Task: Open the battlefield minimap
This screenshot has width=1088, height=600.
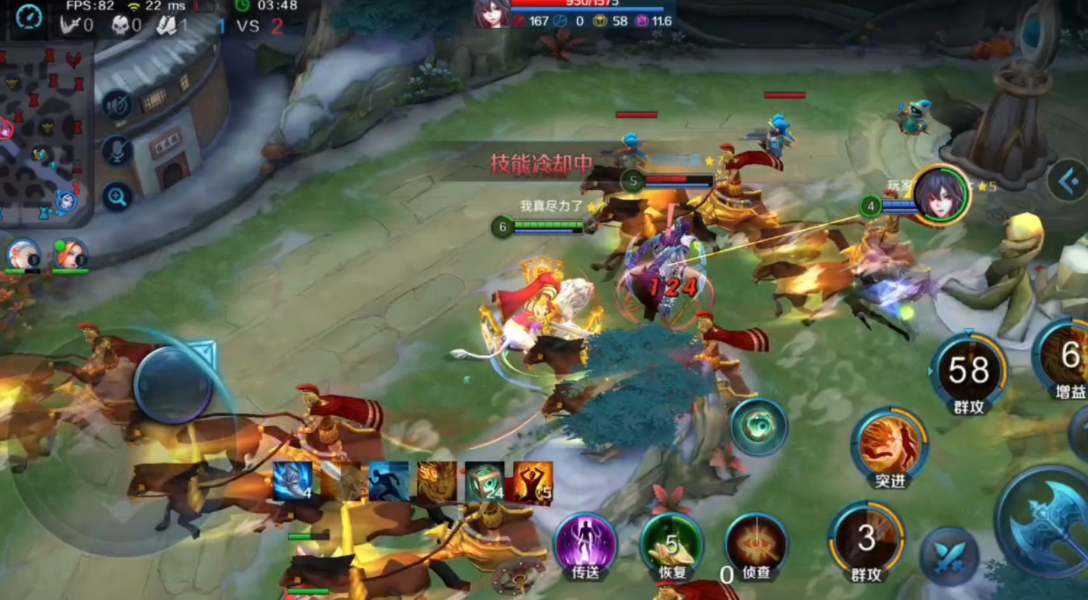Action: [x=45, y=130]
